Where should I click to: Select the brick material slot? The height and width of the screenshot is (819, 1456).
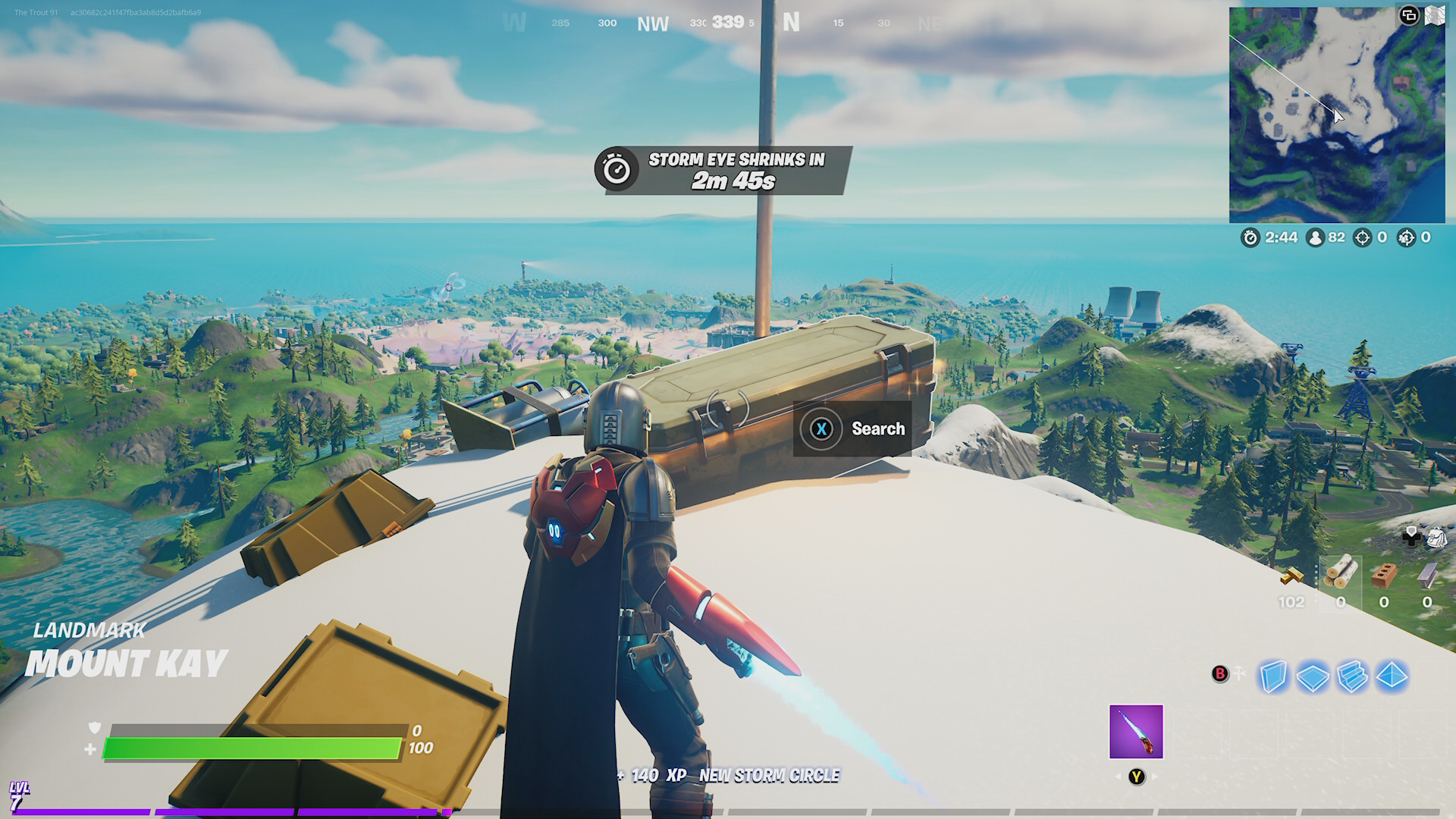coord(1384,576)
